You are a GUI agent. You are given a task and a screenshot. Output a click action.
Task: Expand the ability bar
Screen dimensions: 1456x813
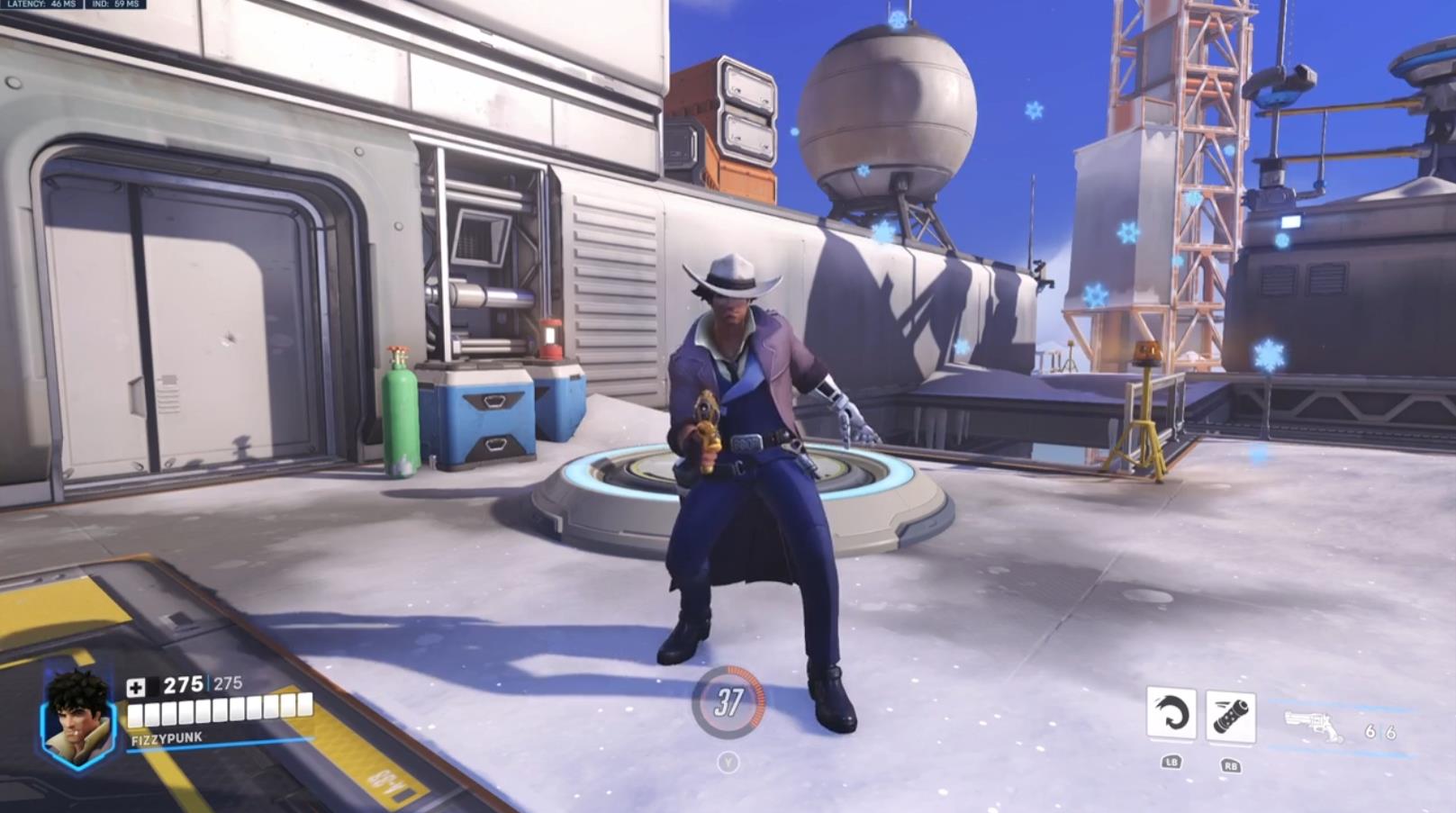(x=1203, y=715)
